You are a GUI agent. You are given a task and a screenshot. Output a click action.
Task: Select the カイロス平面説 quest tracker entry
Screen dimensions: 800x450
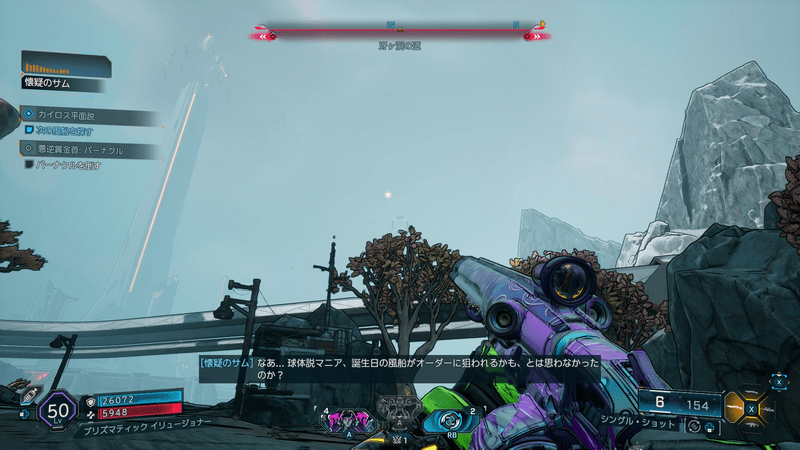(92, 117)
